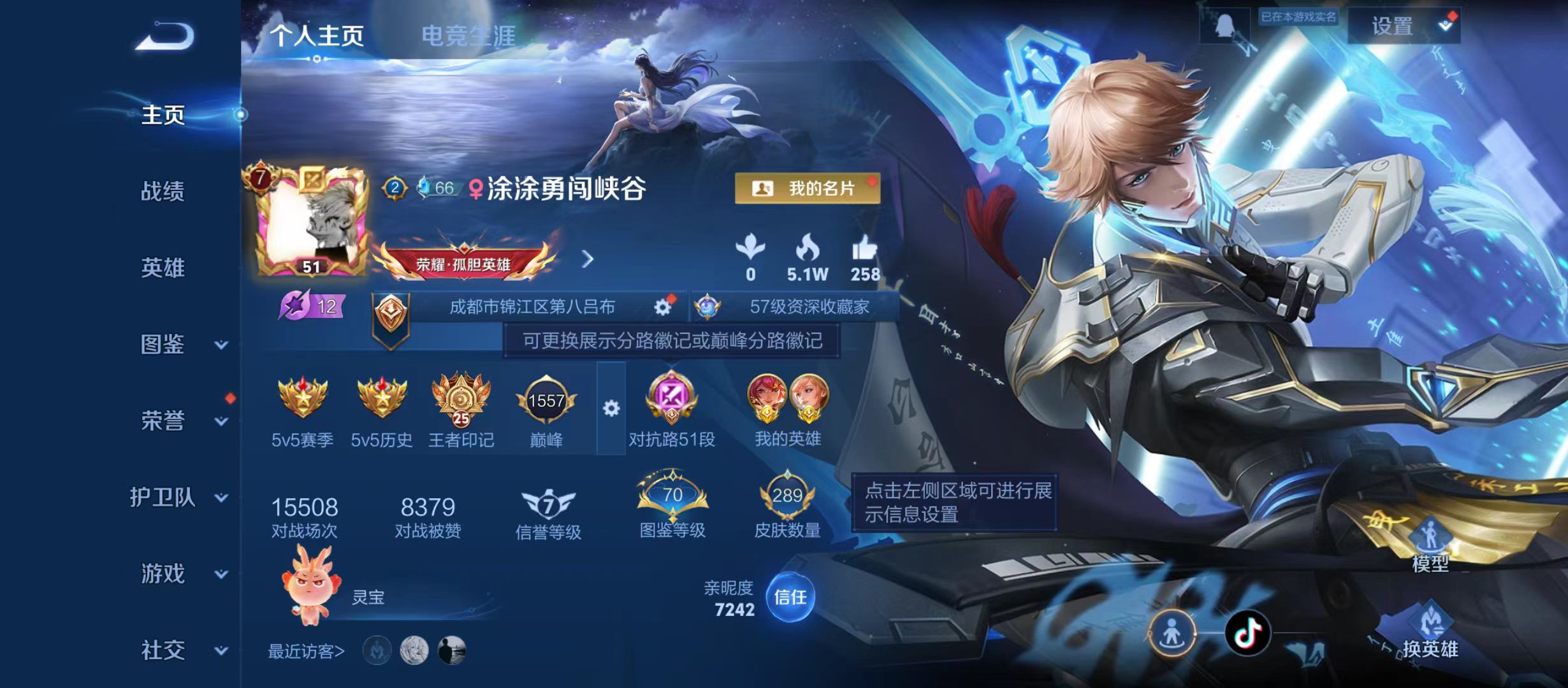
Task: Switch to the 电竞生涯 tab
Action: [x=470, y=35]
